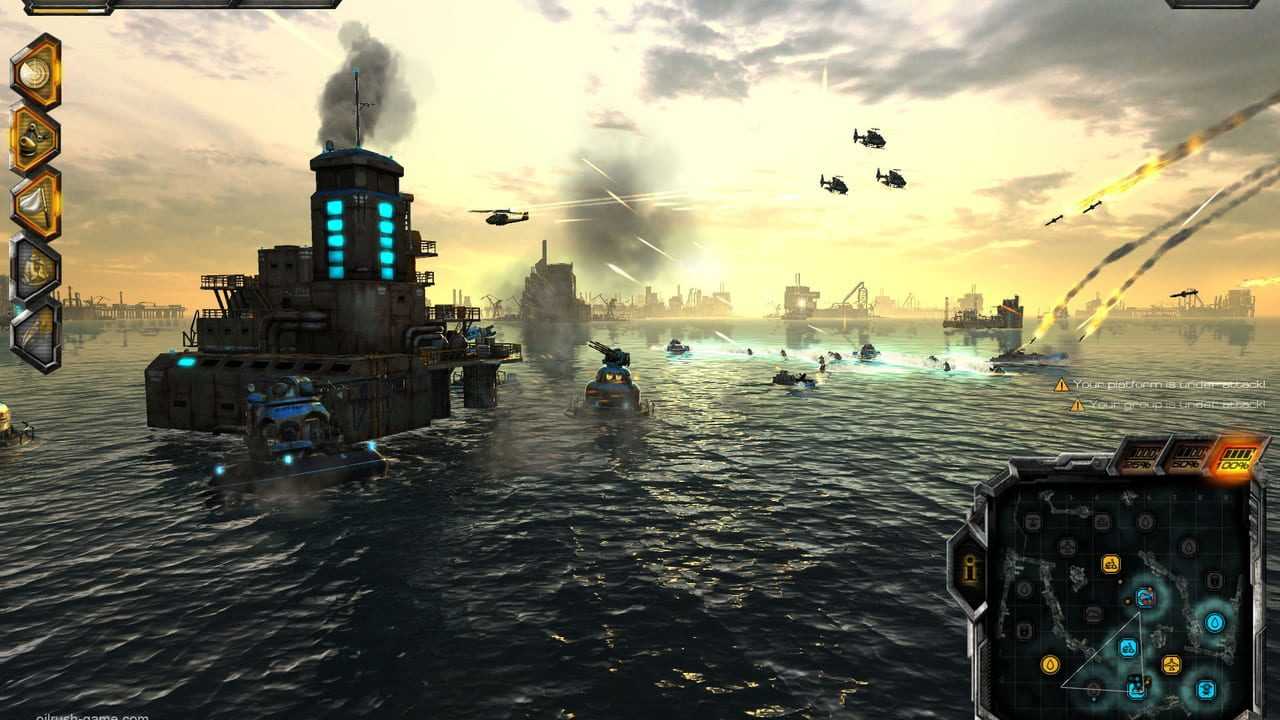Open the info button beside minimap

(968, 569)
